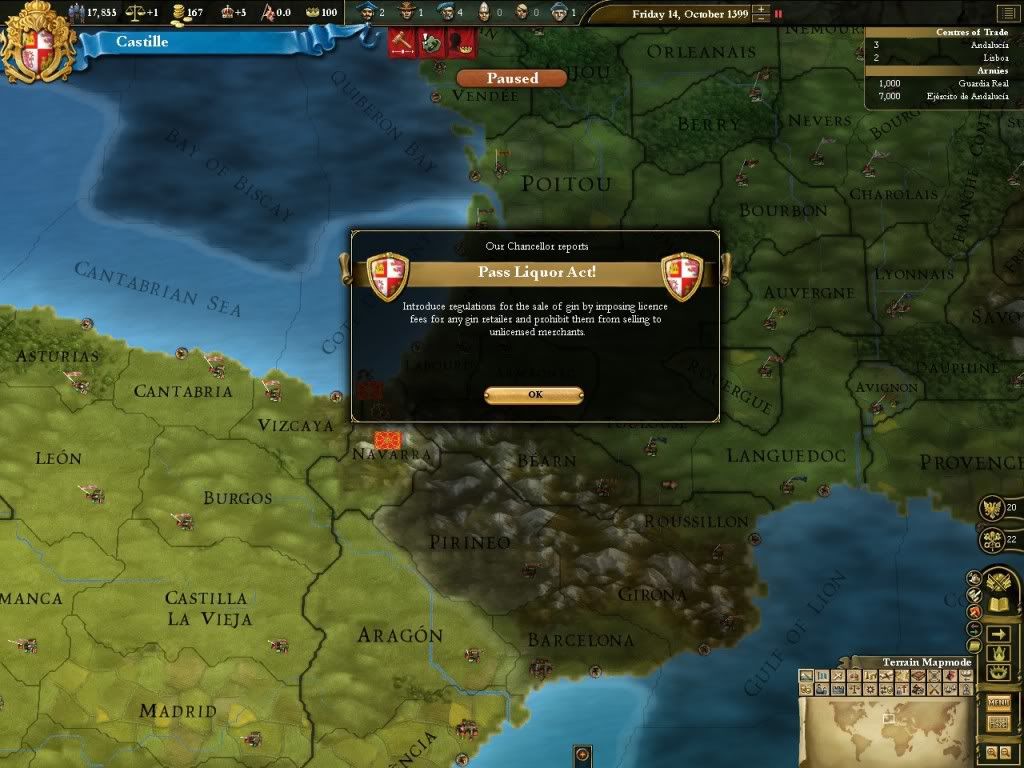Open the Andalucía centre of trade entry
The width and height of the screenshot is (1024, 768).
[942, 45]
